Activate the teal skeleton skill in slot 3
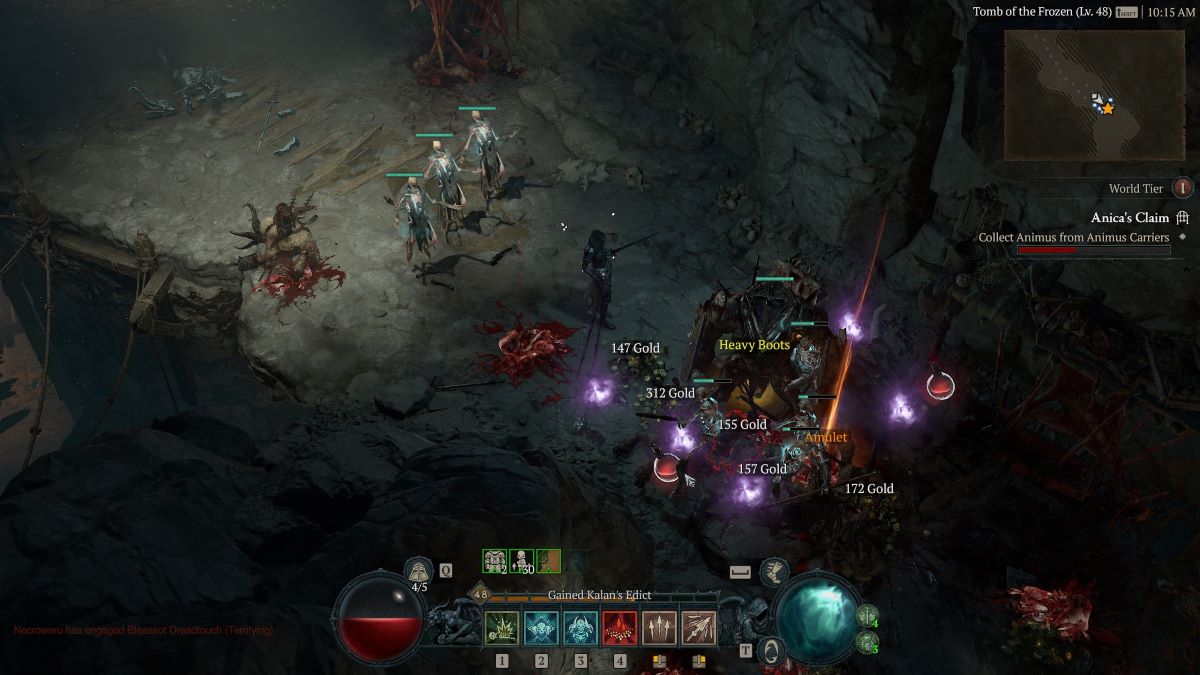This screenshot has width=1200, height=675. (x=580, y=628)
